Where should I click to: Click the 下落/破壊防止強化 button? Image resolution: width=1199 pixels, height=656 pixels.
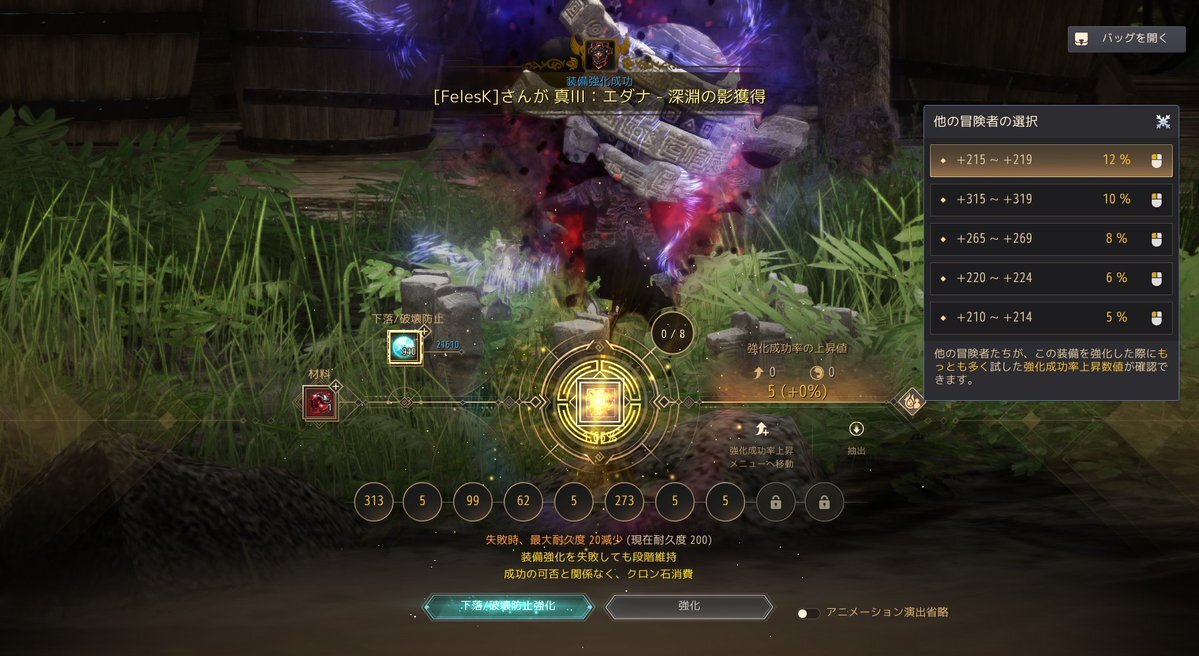point(508,607)
